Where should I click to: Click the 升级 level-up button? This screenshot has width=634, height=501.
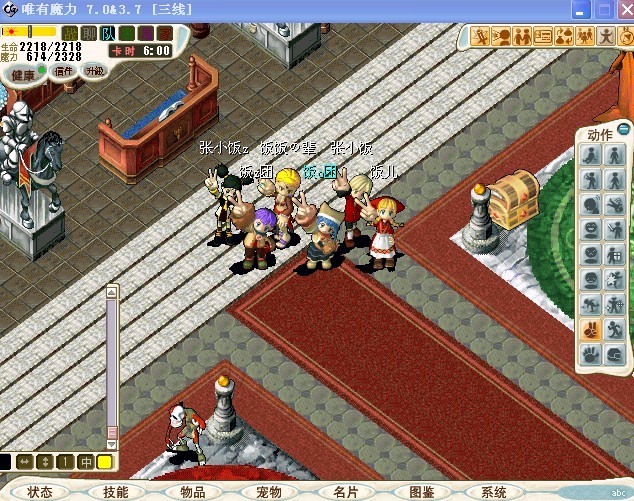tap(94, 71)
